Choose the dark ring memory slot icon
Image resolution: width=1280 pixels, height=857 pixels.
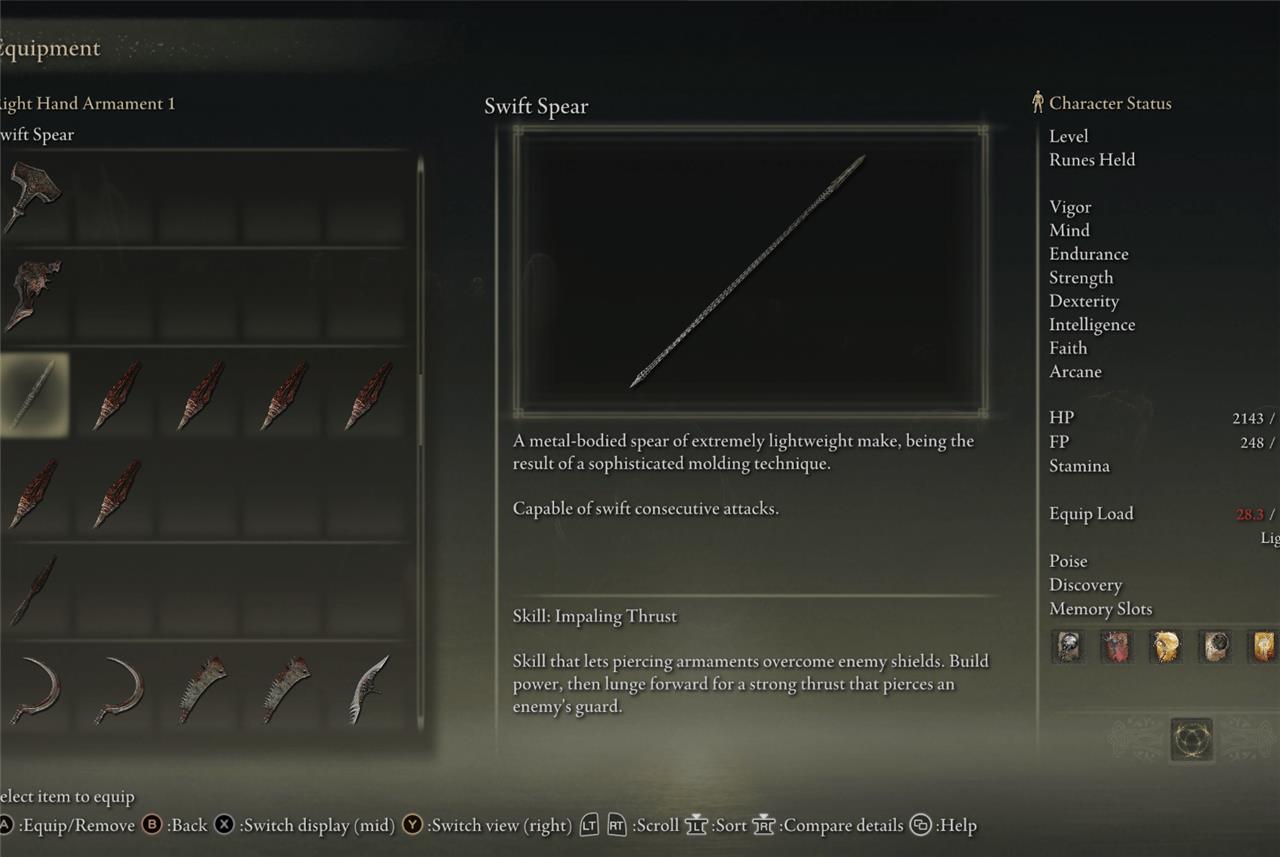click(x=1215, y=647)
